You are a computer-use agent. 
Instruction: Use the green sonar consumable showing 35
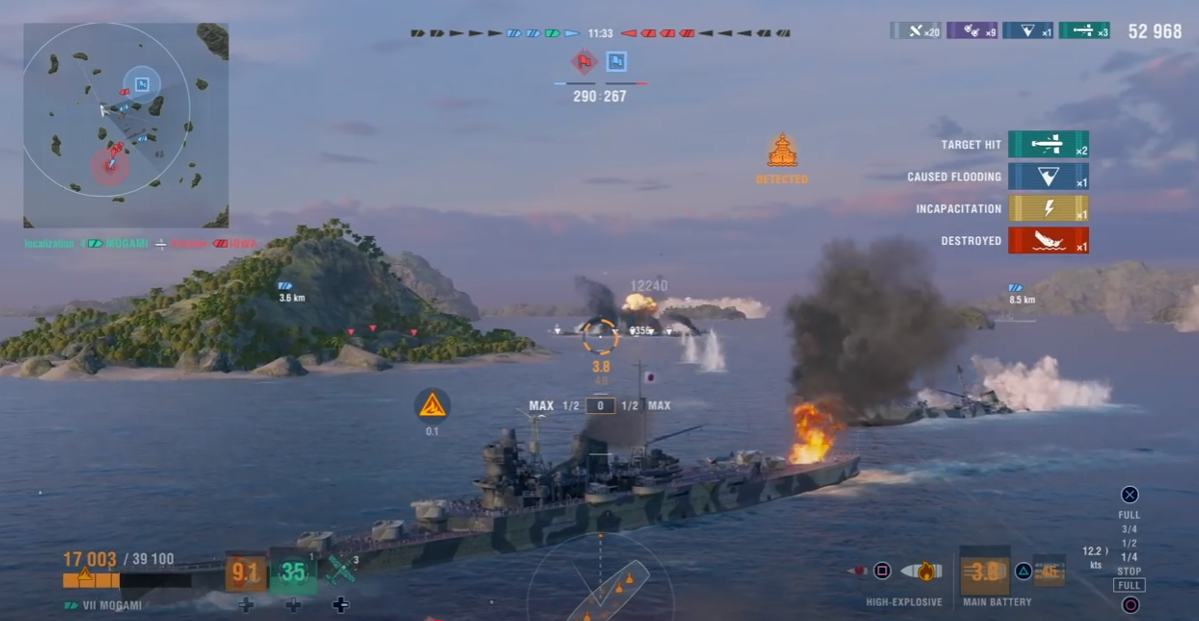(x=293, y=572)
